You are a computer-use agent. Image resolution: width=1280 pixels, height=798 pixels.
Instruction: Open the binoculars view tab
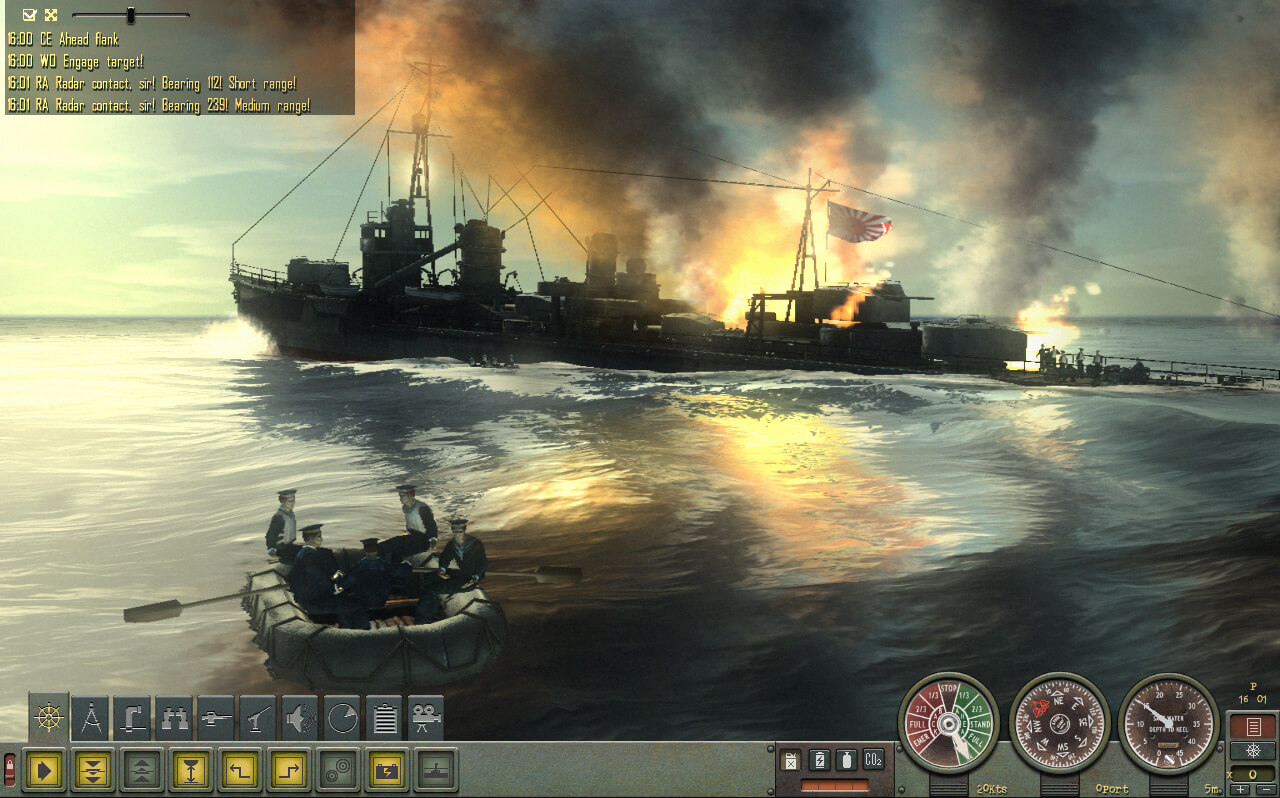pyautogui.click(x=174, y=717)
